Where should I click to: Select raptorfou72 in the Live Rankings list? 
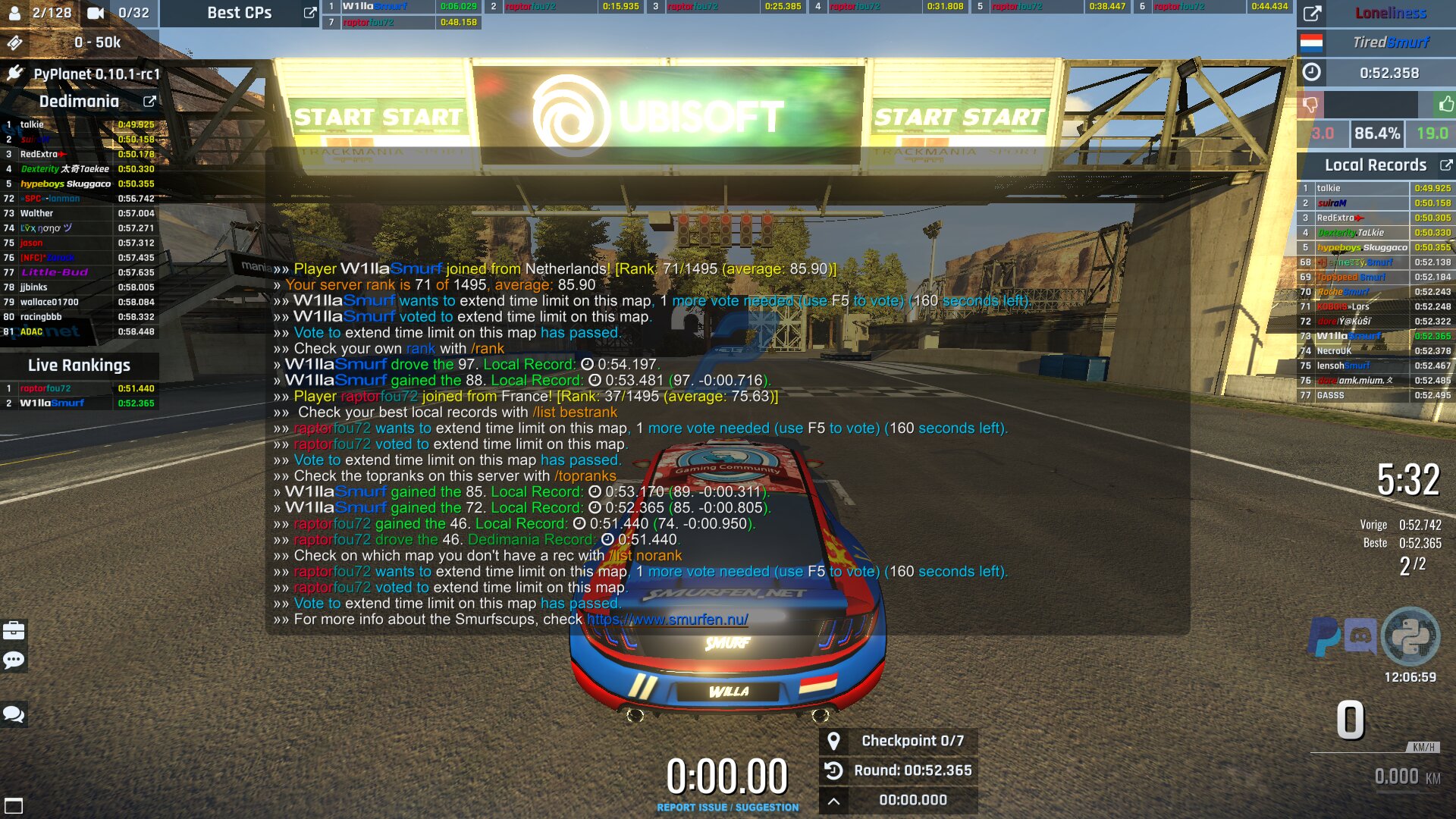[45, 387]
